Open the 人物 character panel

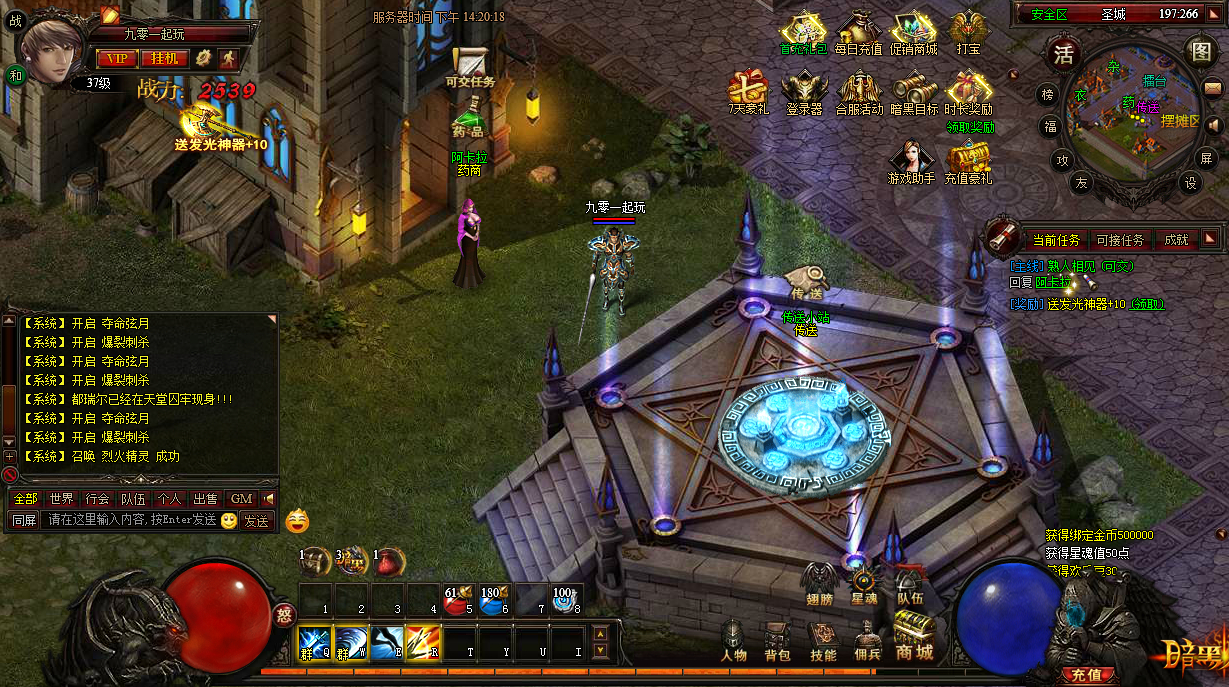(734, 641)
